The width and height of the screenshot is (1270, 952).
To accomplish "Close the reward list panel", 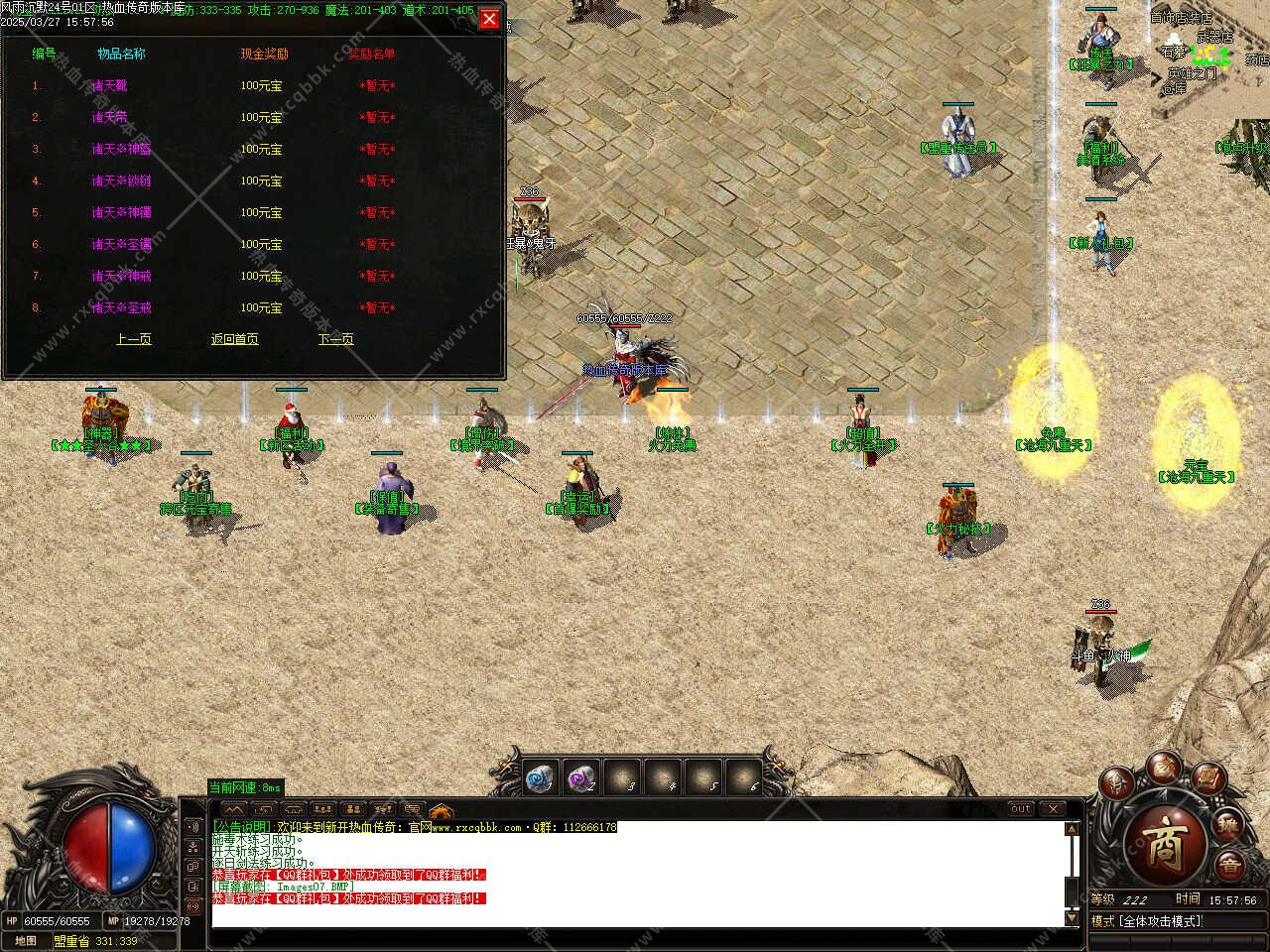I will point(489,19).
